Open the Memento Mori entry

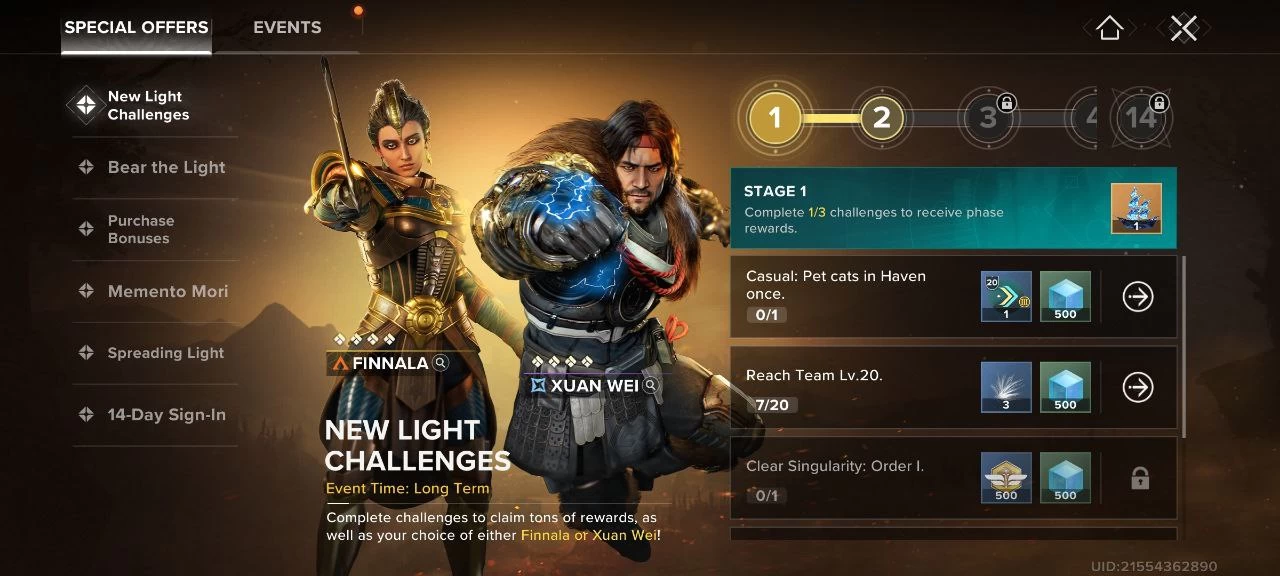pos(167,291)
